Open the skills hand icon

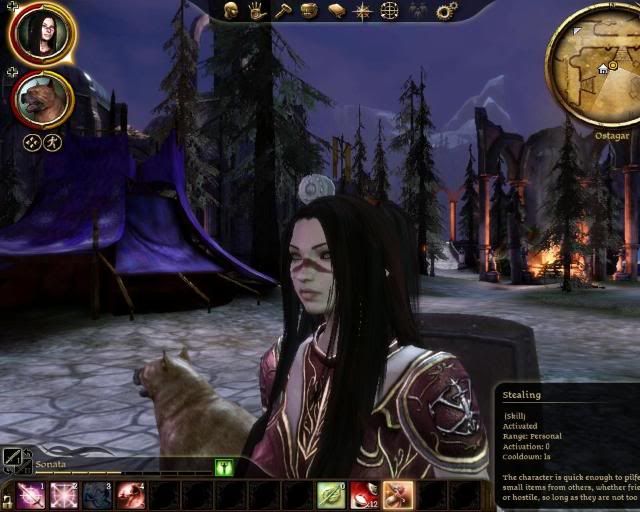pyautogui.click(x=256, y=10)
